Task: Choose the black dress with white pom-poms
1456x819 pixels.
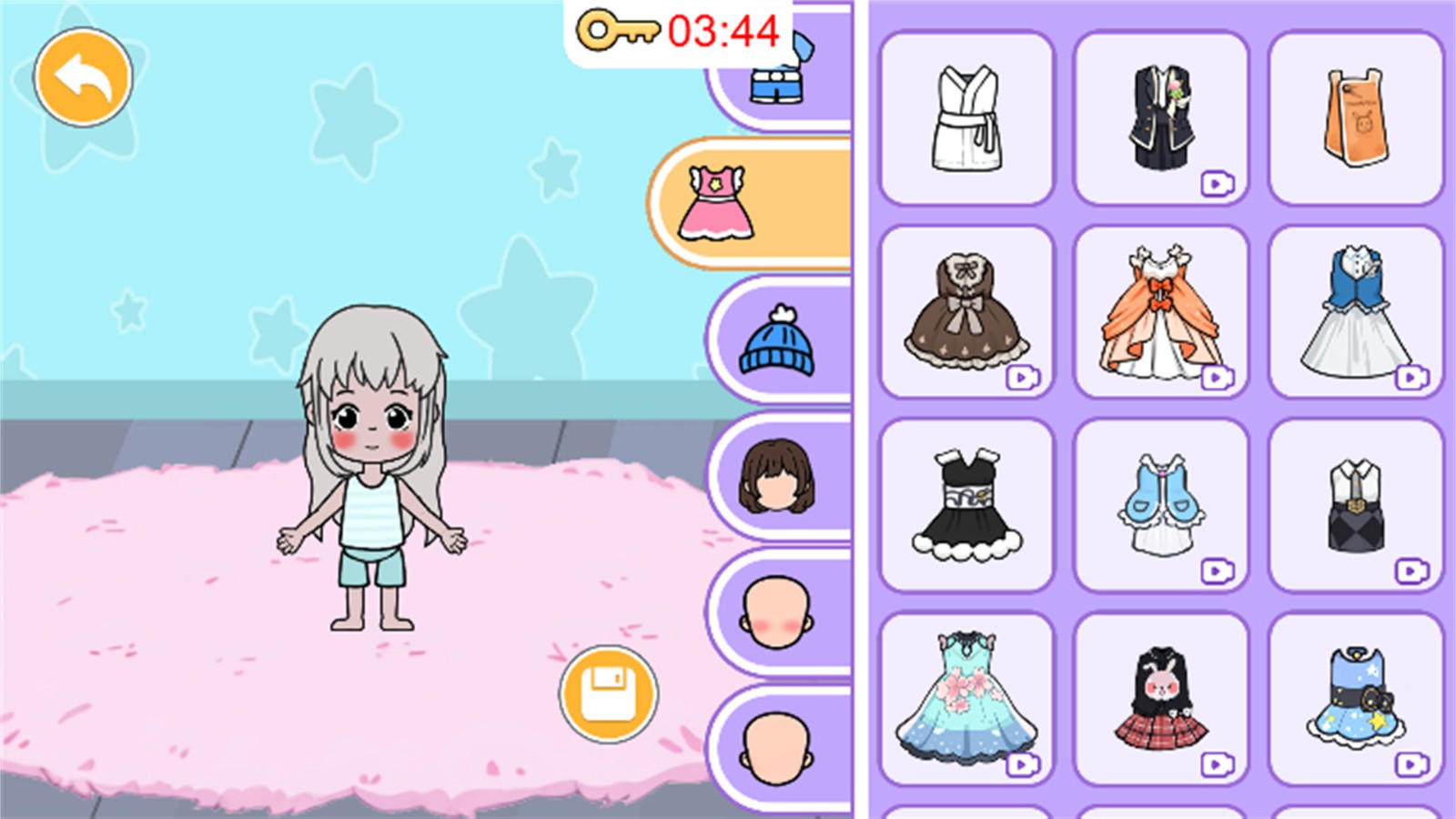Action: pos(966,505)
